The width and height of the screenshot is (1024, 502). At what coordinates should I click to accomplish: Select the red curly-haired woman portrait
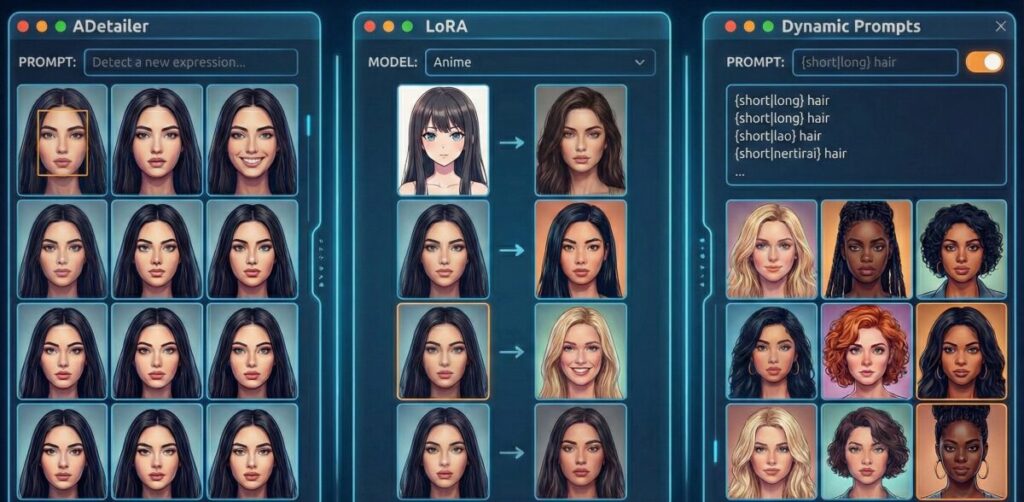click(x=866, y=352)
